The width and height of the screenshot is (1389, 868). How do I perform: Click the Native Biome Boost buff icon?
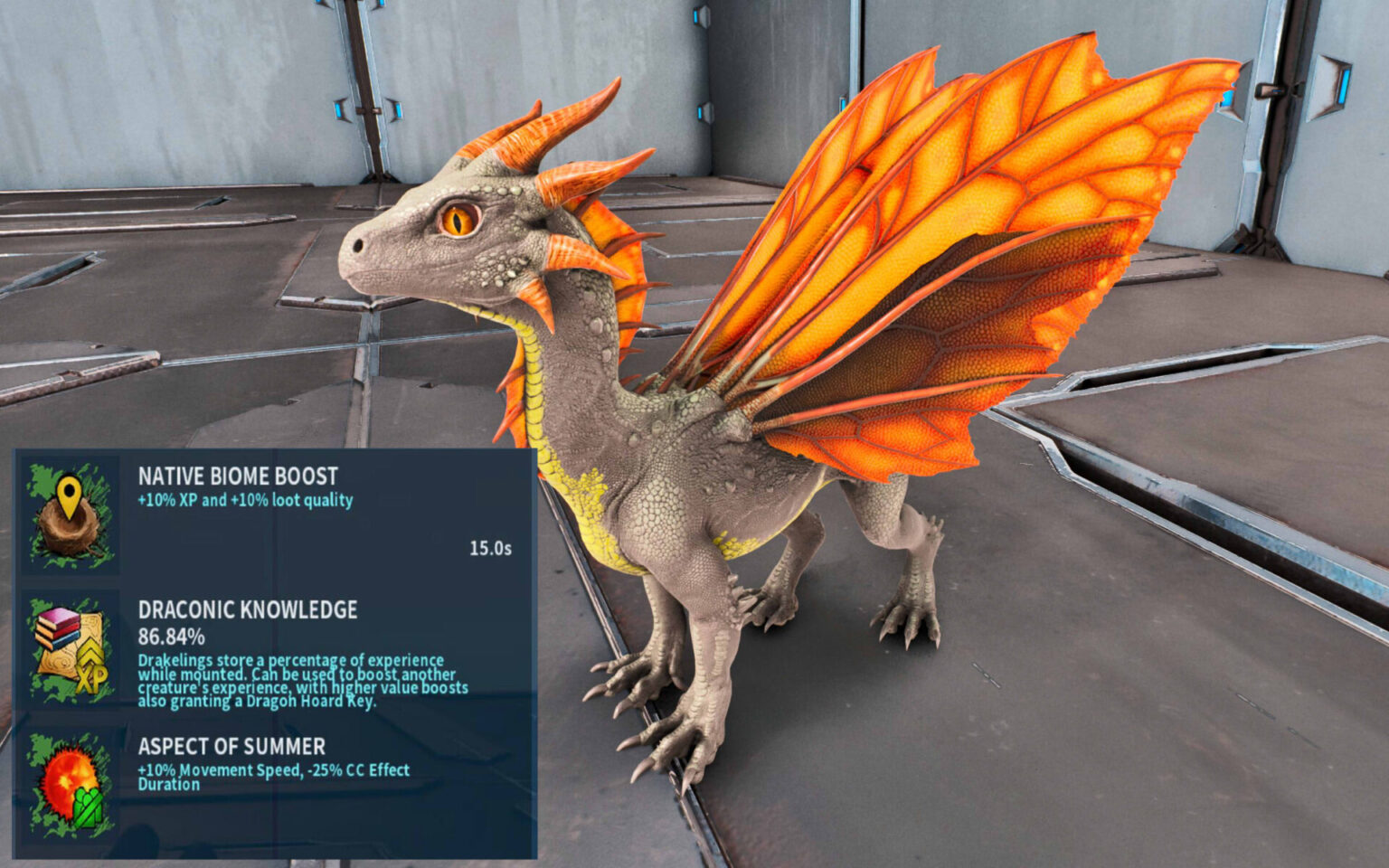[x=71, y=515]
